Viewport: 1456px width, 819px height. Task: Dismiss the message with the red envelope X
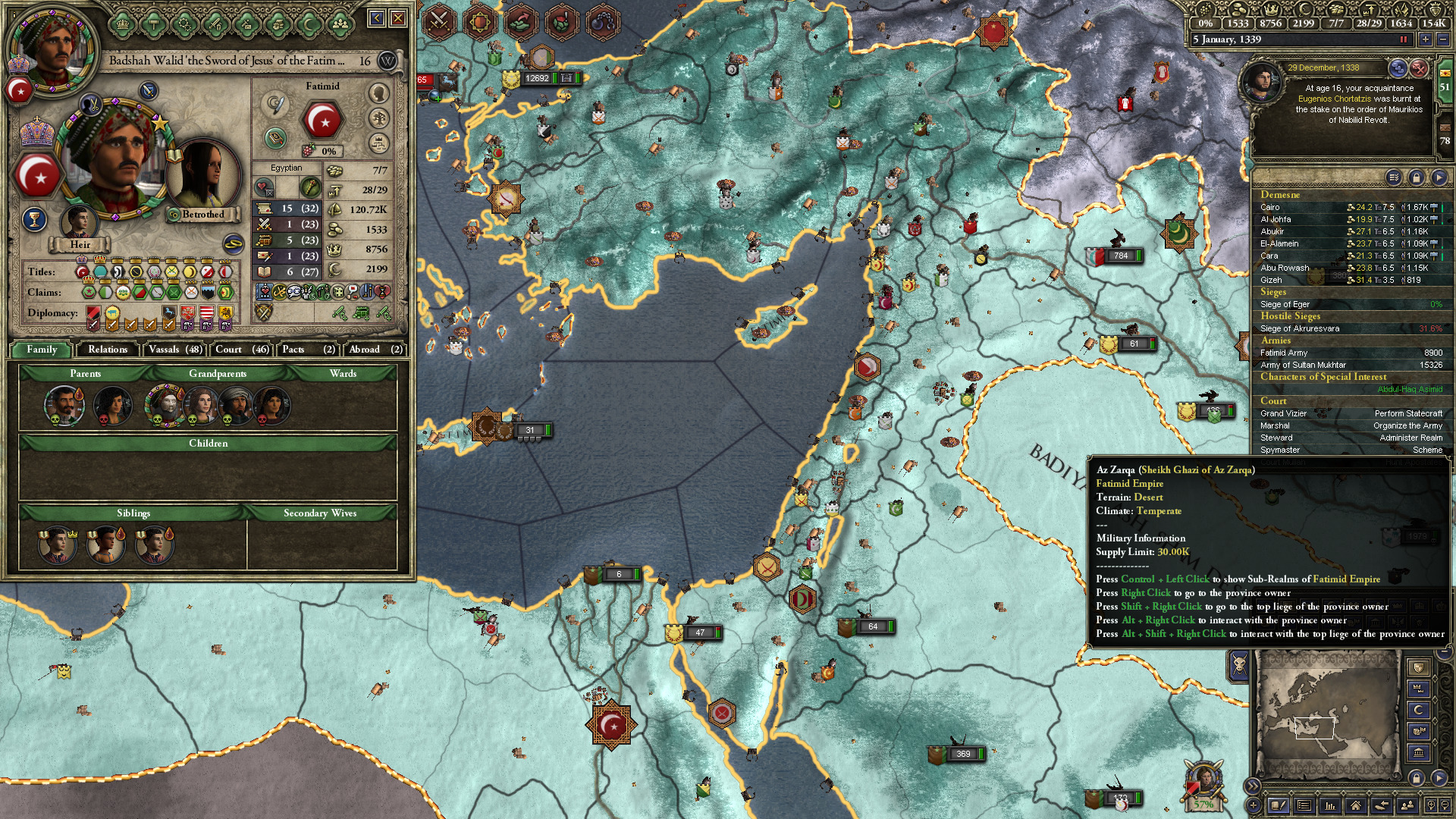click(1420, 68)
